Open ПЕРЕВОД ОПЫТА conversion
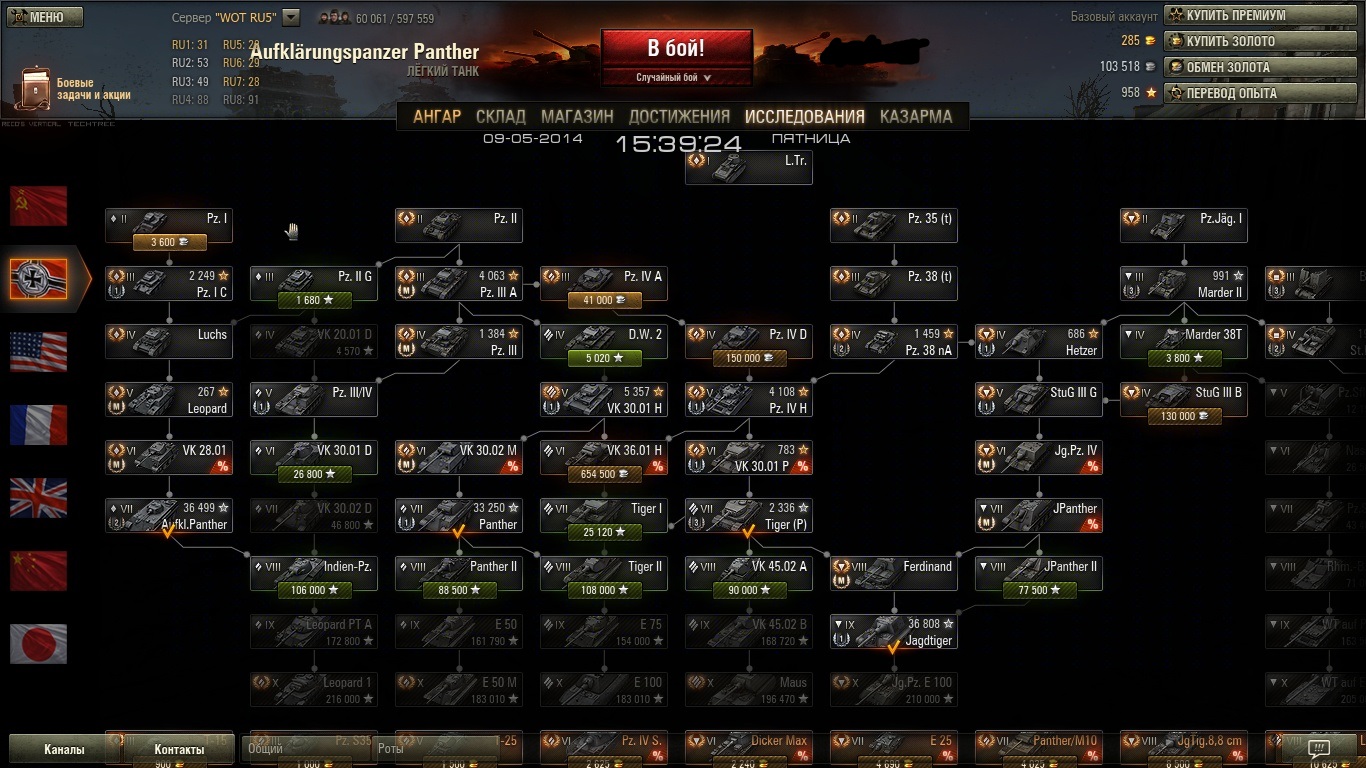This screenshot has height=768, width=1366. 1260,93
